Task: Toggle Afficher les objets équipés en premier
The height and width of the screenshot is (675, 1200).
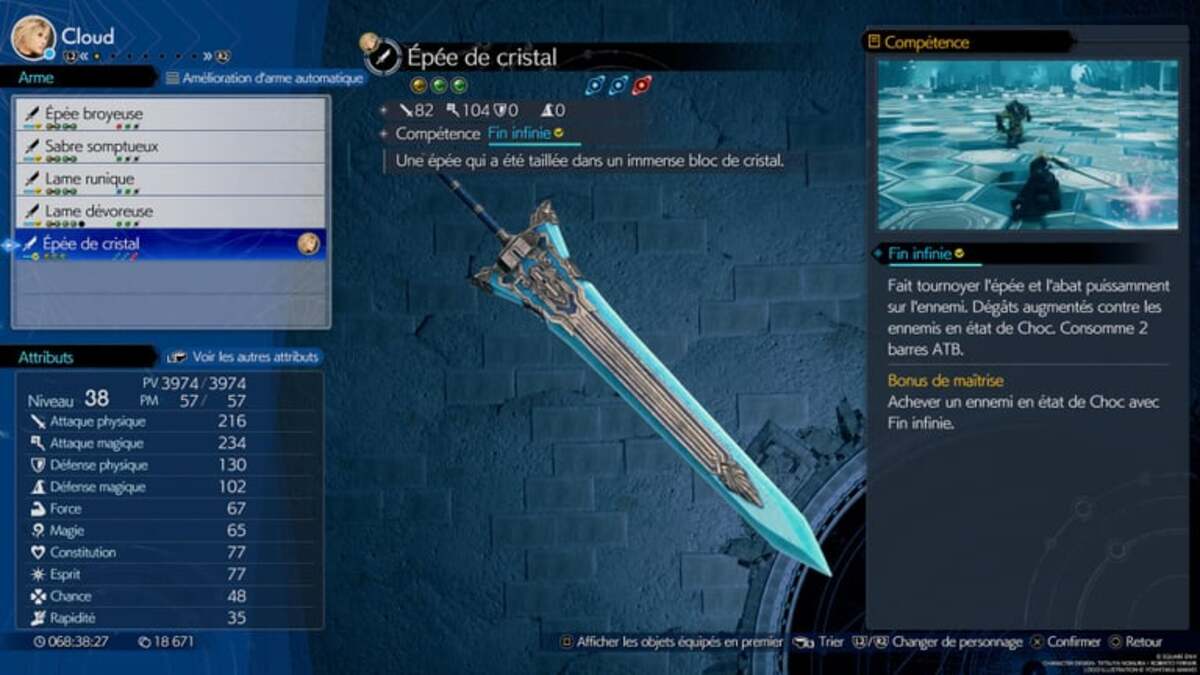Action: (x=671, y=642)
